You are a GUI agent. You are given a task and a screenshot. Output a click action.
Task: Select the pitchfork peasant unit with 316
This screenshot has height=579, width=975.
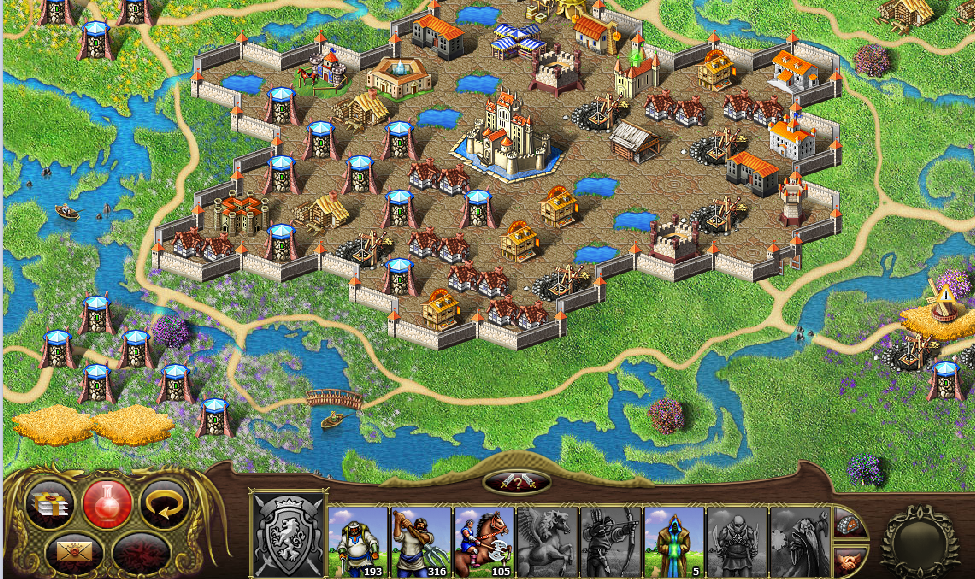(422, 542)
